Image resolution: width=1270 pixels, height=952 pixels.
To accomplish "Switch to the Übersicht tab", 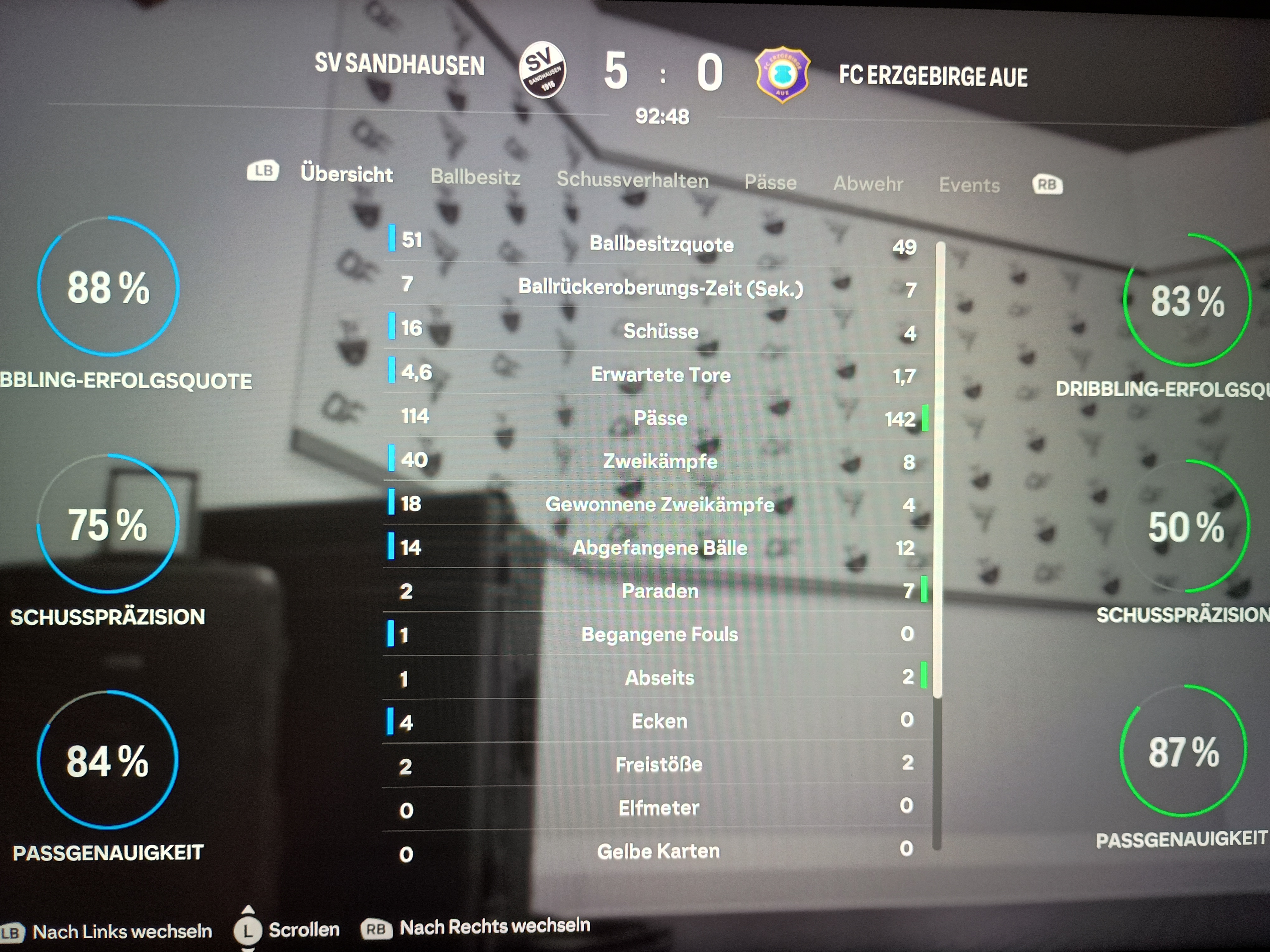I will click(346, 174).
